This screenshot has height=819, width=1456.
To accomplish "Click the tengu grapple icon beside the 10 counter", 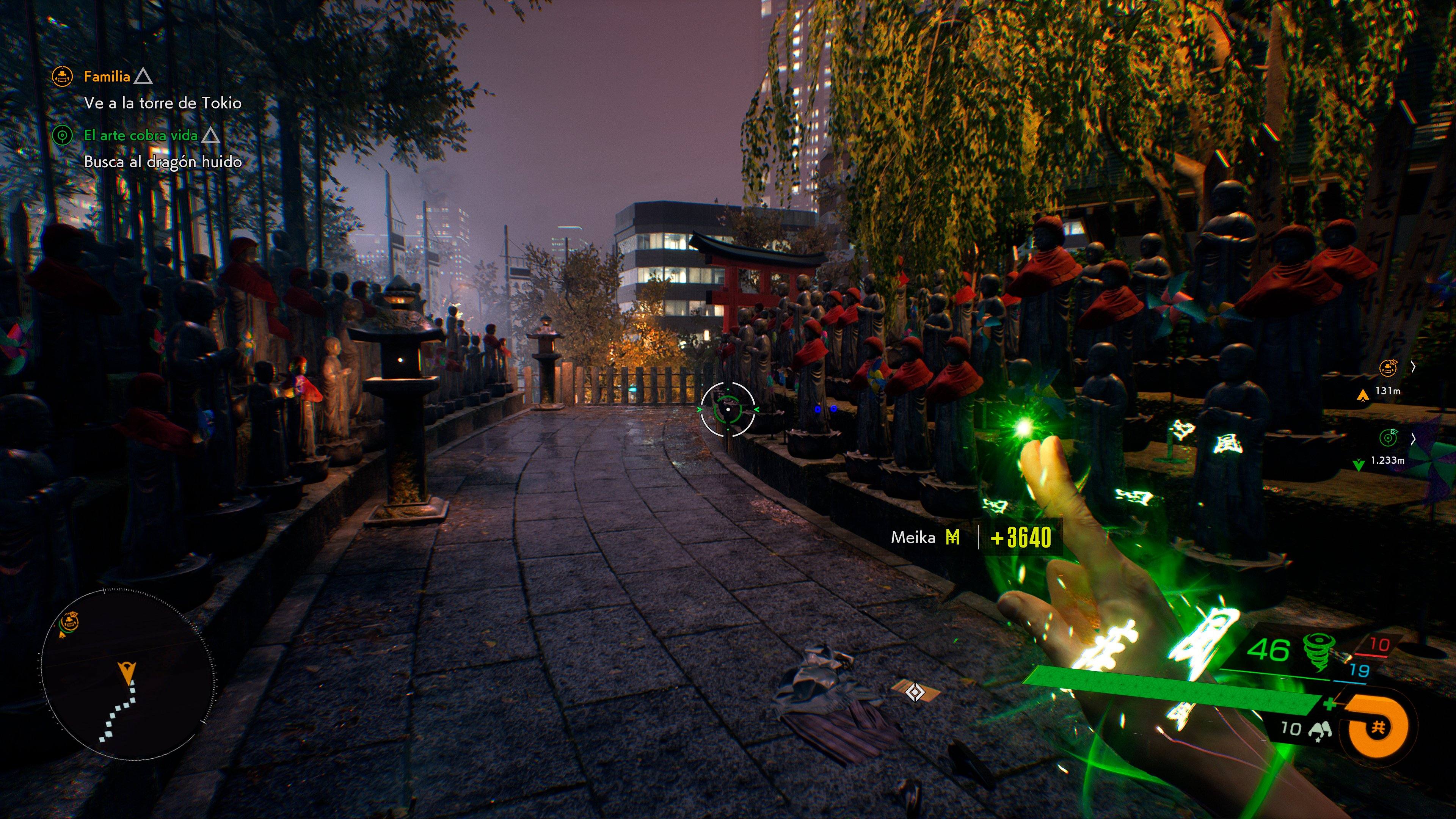I will [x=1320, y=730].
